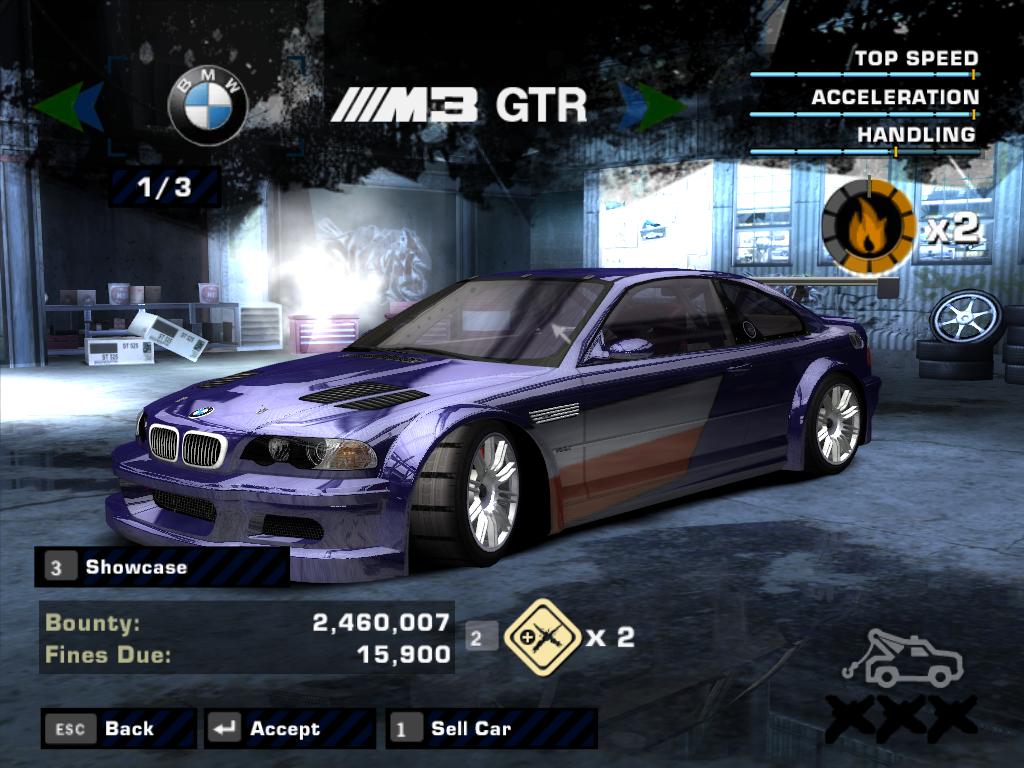1024x768 pixels.
Task: Cycle to the previous car with left arrow
Action: pos(68,107)
